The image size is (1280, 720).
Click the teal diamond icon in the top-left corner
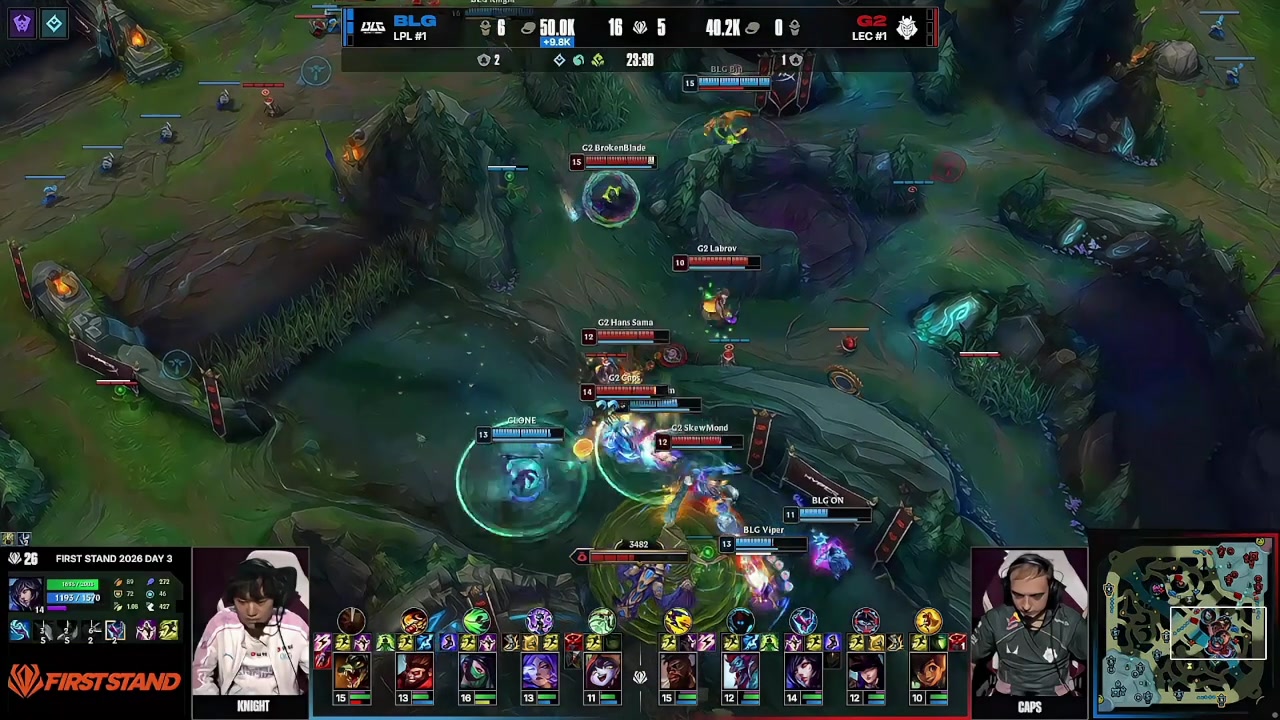[x=54, y=23]
